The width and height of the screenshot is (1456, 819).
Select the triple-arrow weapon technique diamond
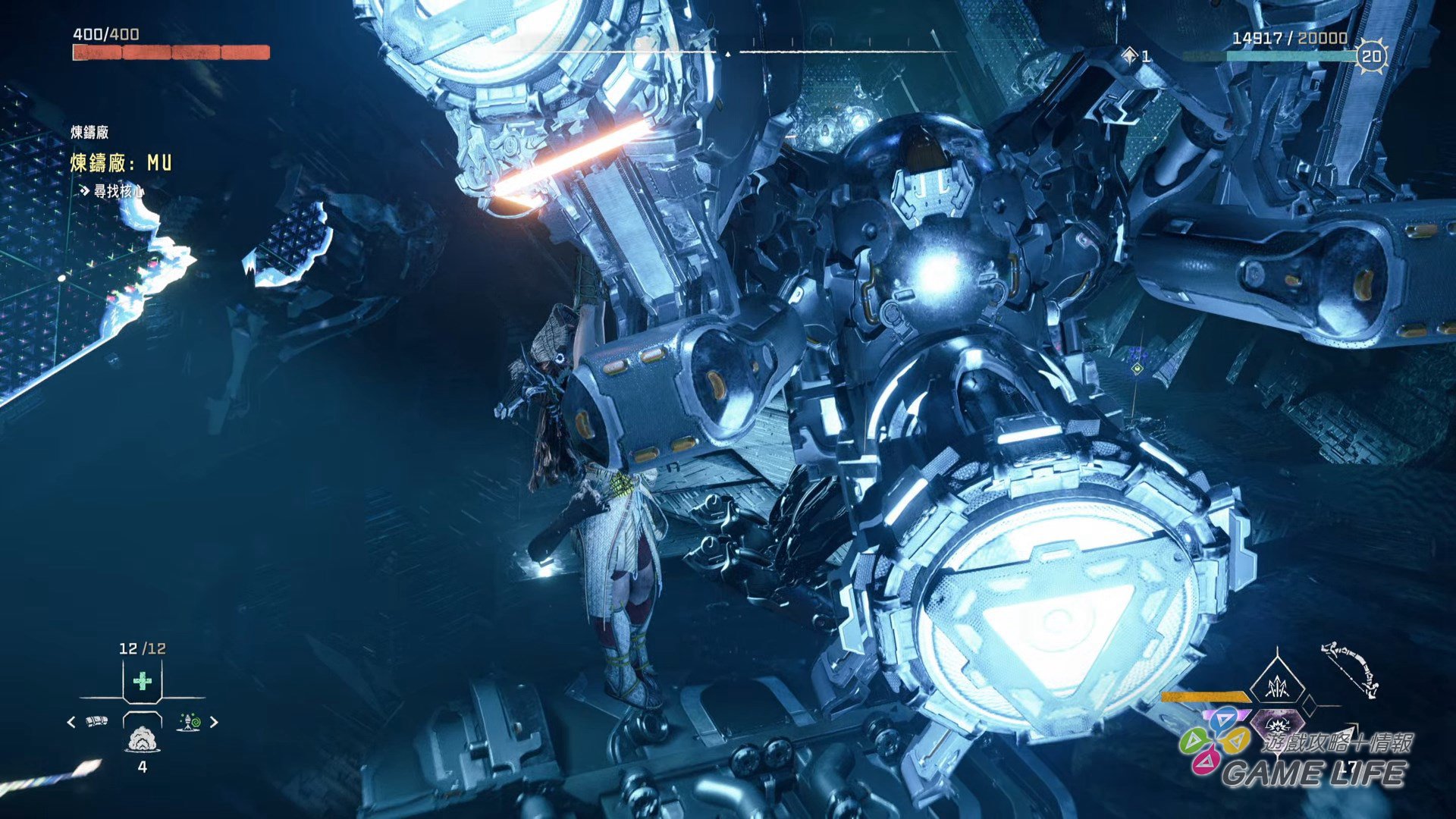pyautogui.click(x=1277, y=686)
